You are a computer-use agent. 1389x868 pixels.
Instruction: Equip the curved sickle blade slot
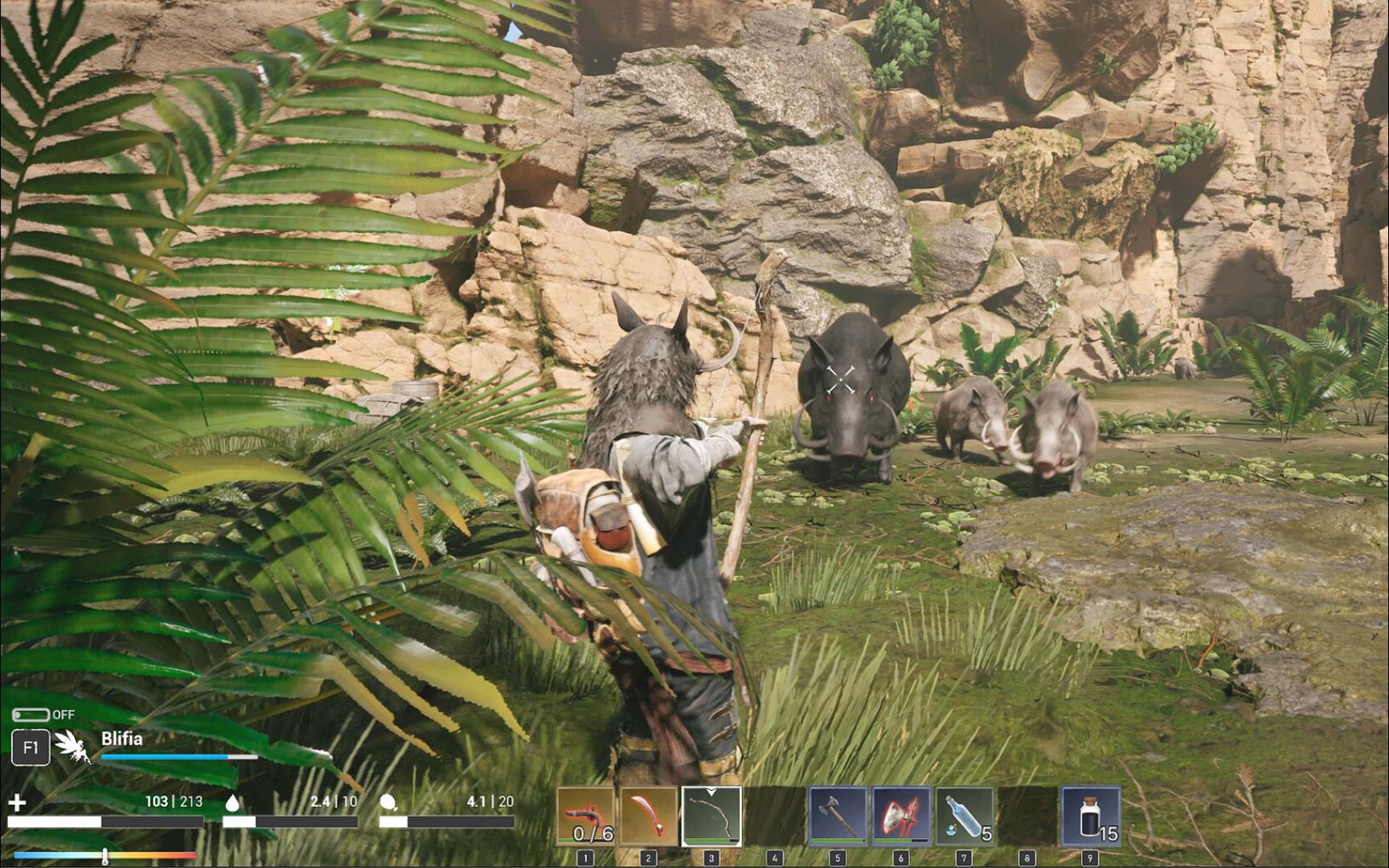point(648,817)
